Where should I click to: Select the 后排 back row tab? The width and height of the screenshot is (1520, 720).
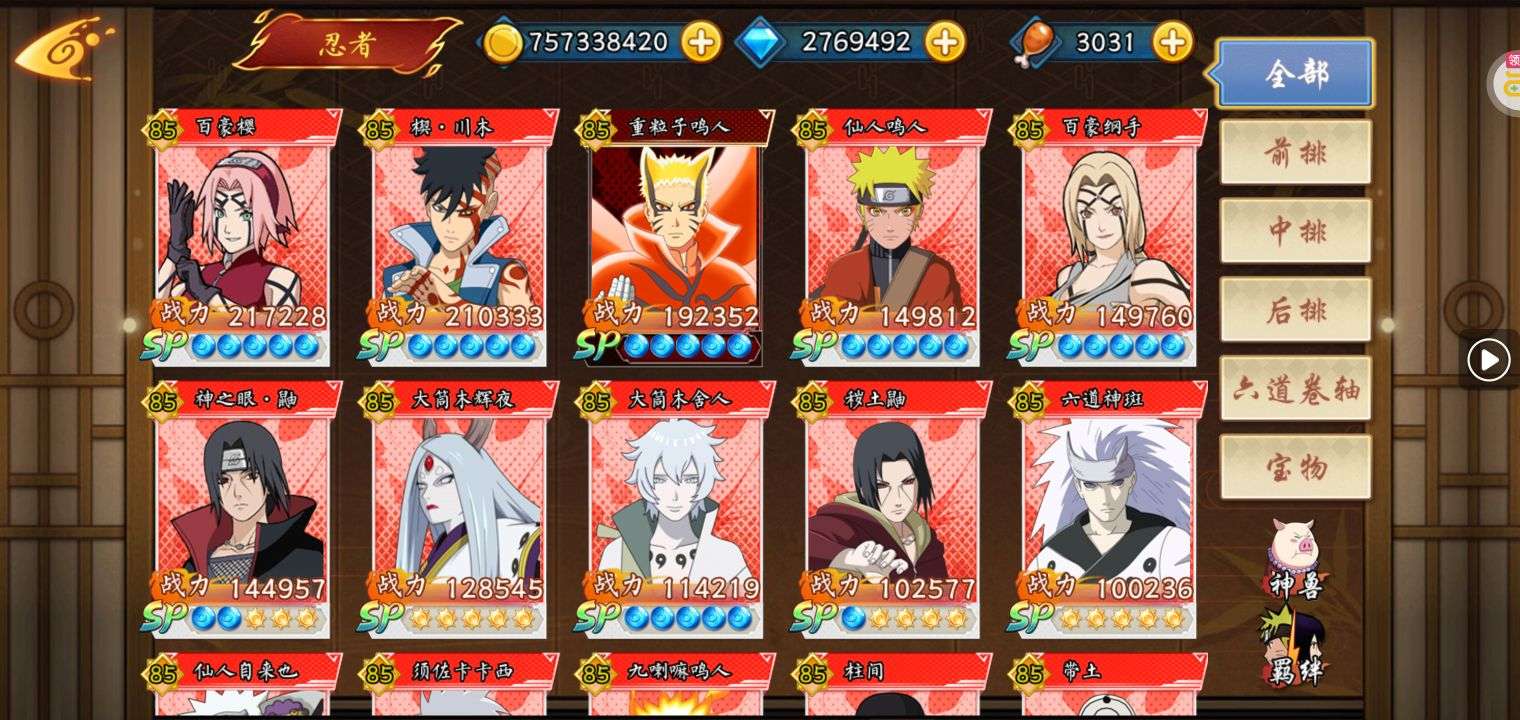point(1295,310)
